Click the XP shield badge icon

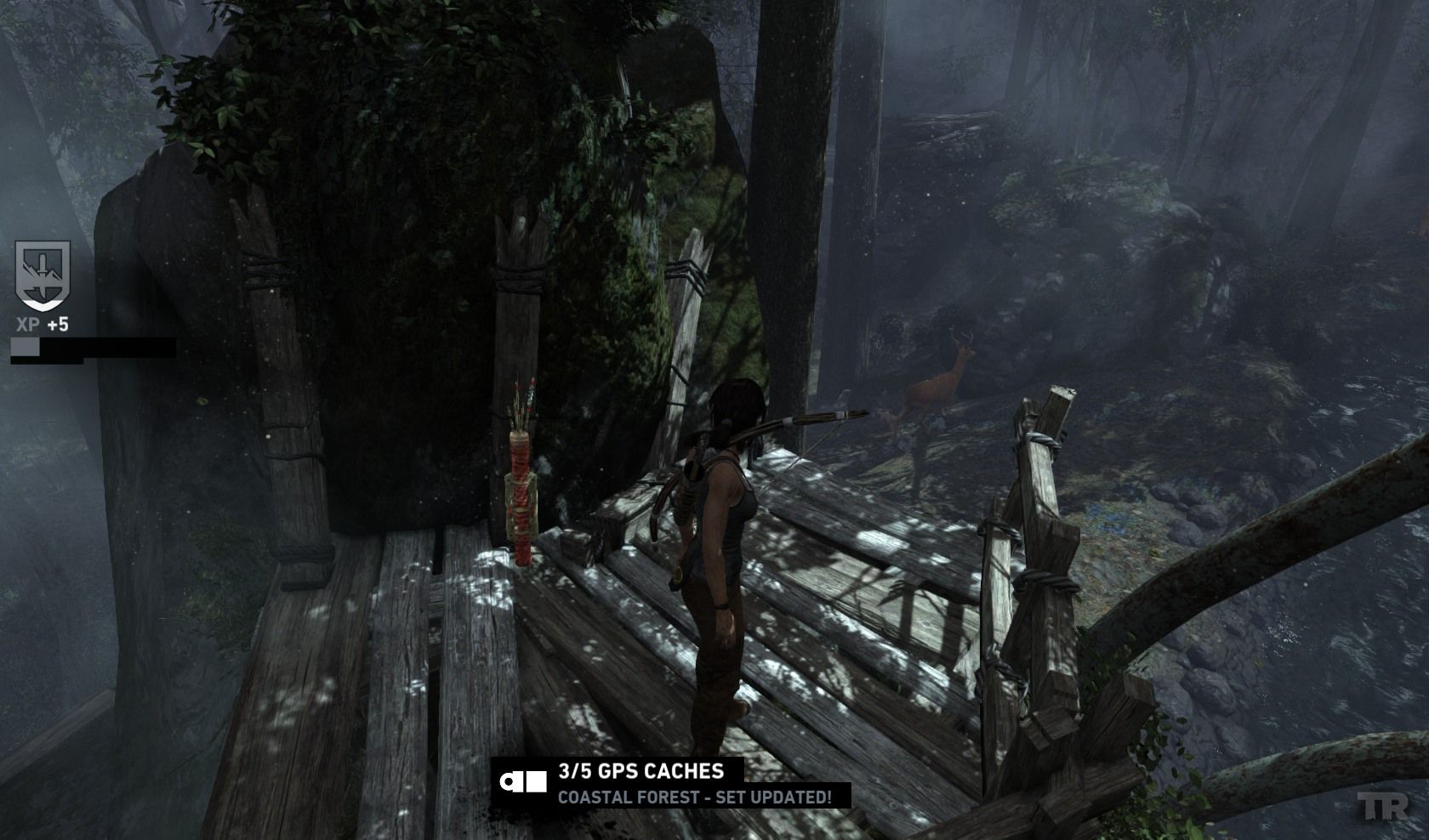(43, 275)
